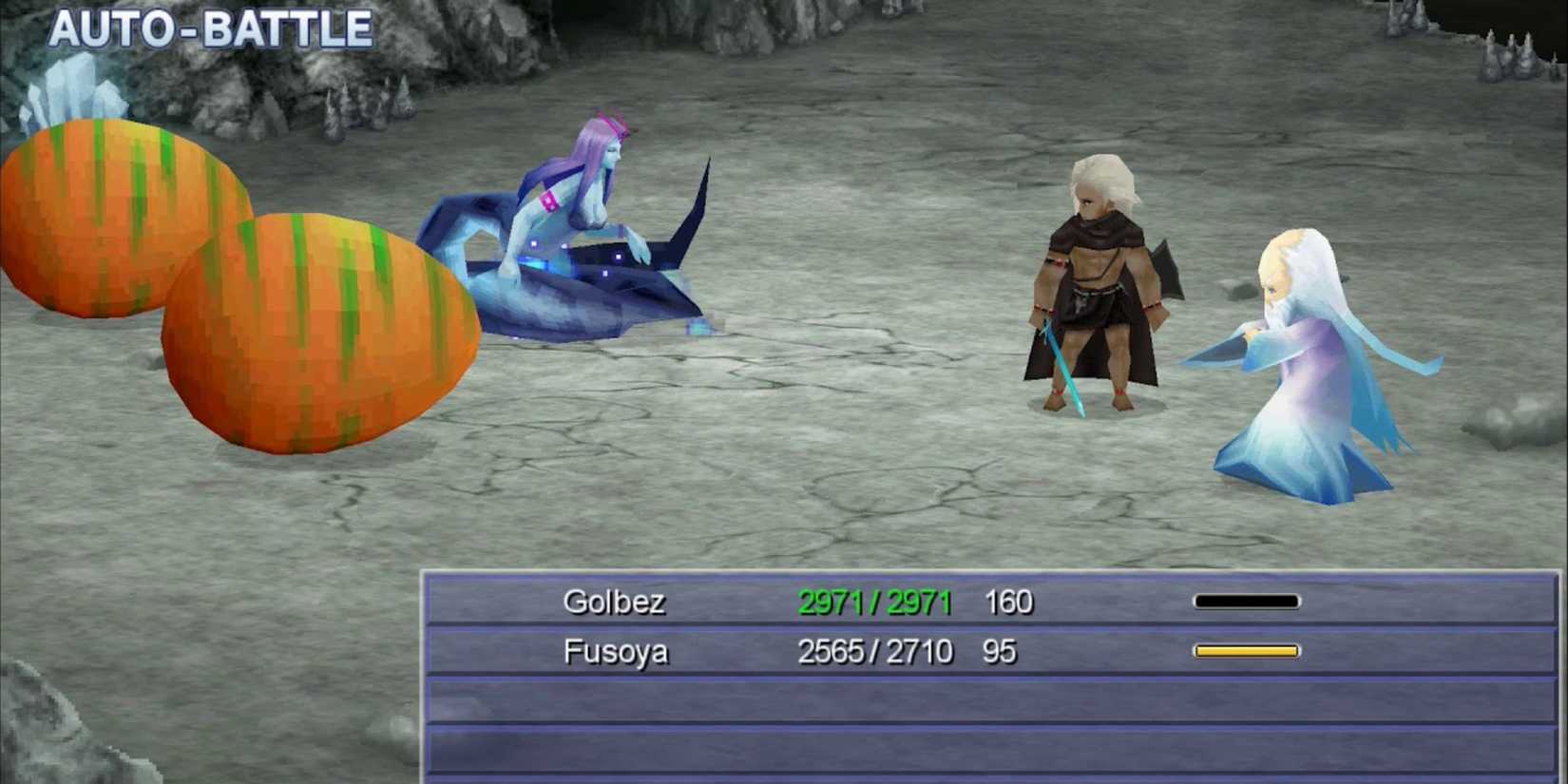The width and height of the screenshot is (1568, 784).
Task: Toggle auto-battle mode off
Action: (x=211, y=28)
